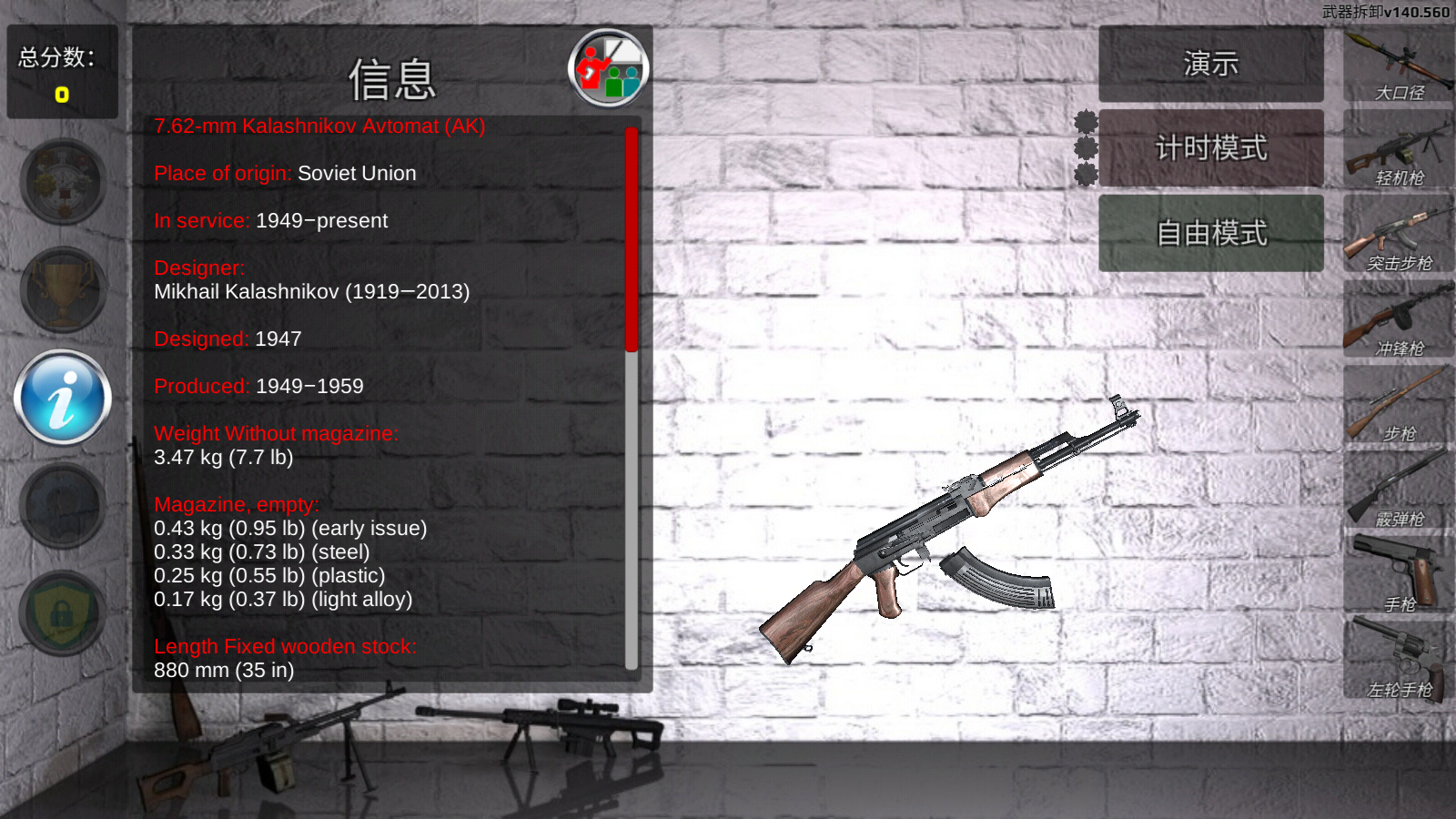The image size is (1456, 819).
Task: Click the medals emblem icon in sidebar
Action: [61, 181]
